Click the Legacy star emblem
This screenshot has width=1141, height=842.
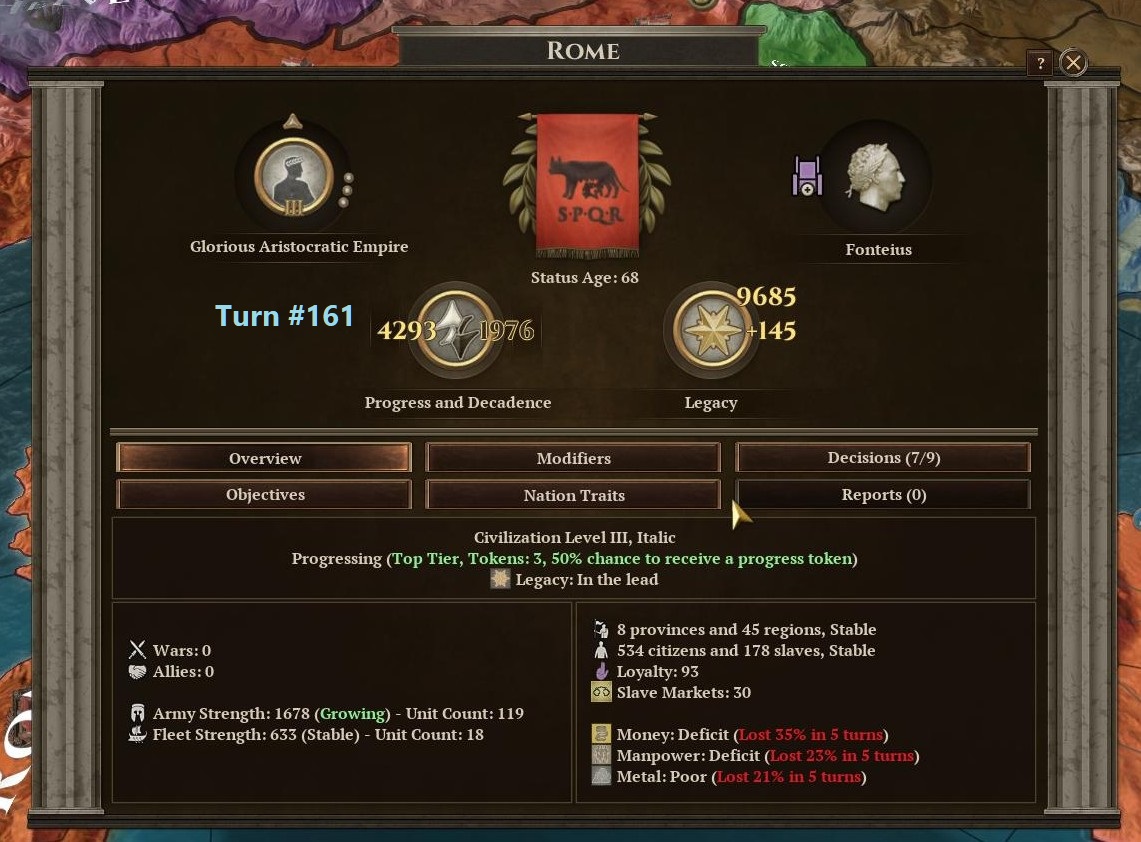[x=711, y=330]
